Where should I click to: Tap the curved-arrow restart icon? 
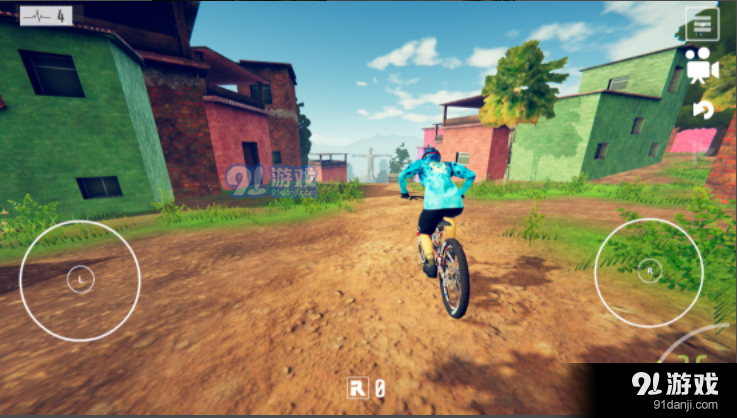point(703,109)
